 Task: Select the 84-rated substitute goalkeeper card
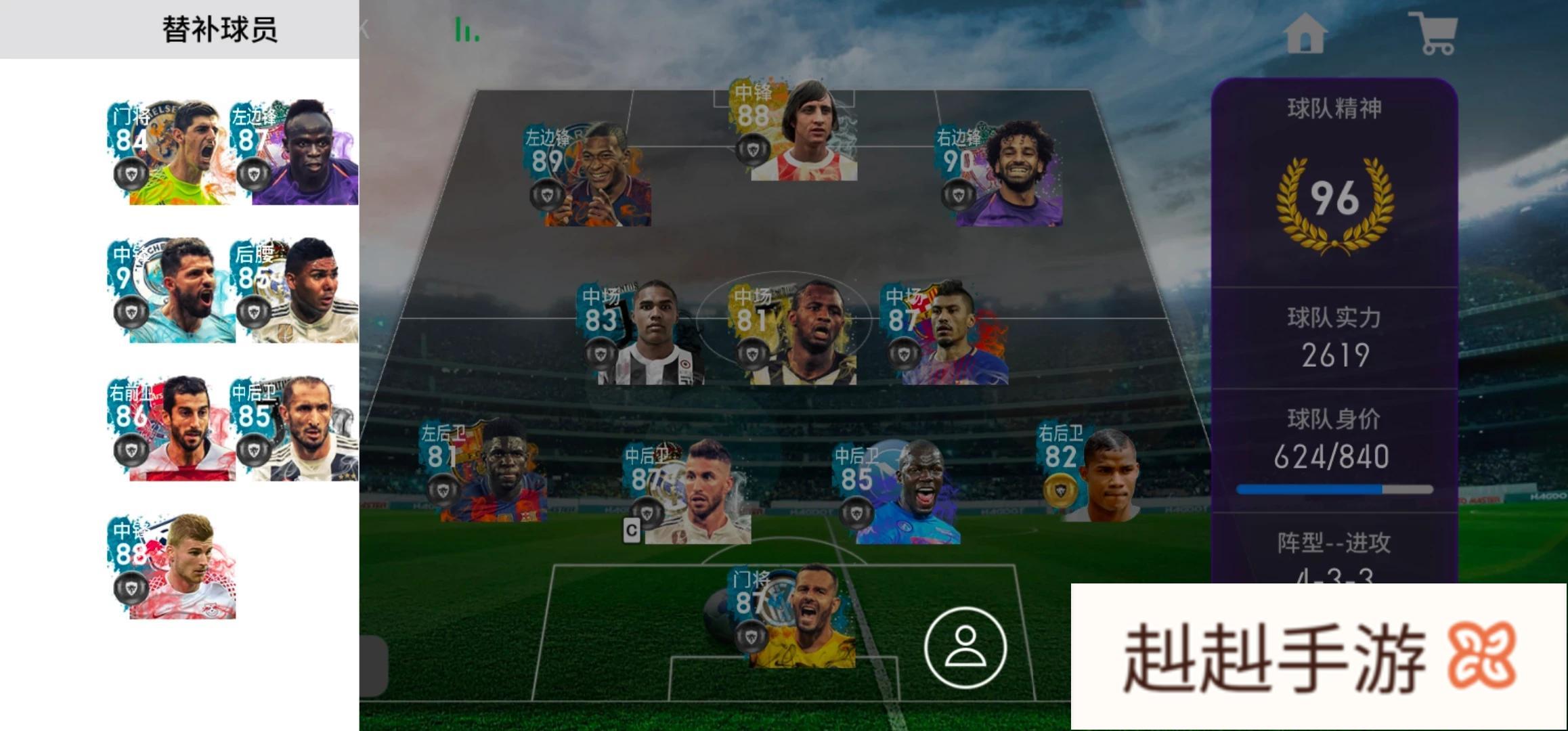coord(173,153)
